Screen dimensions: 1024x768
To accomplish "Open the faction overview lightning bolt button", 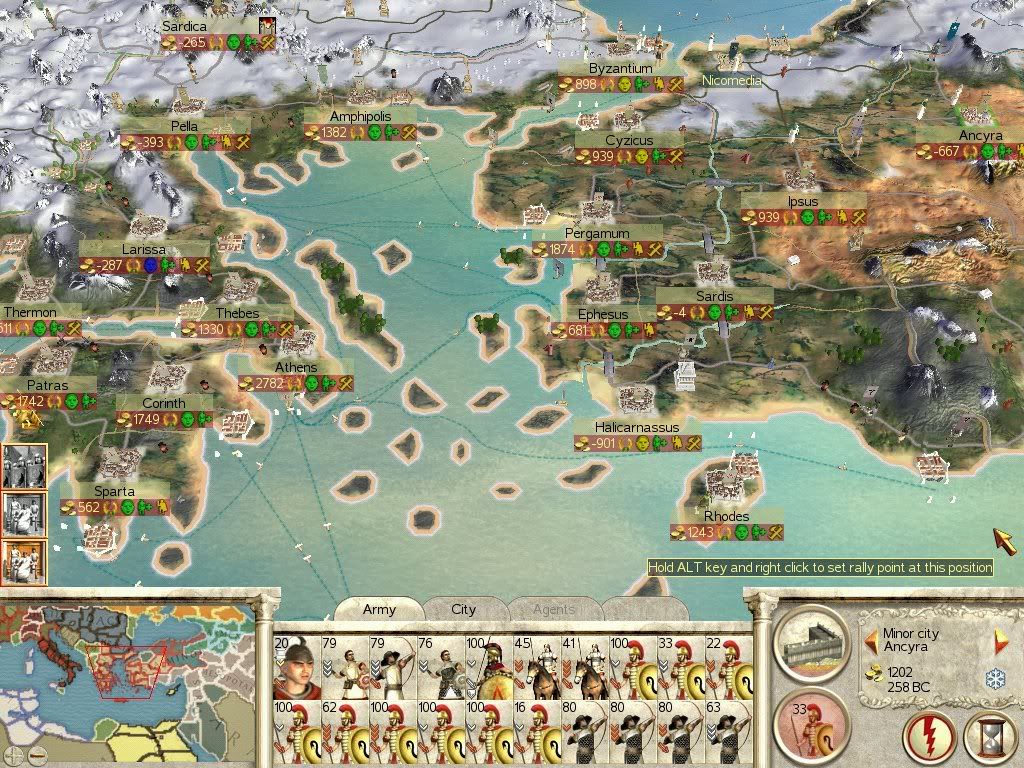I will coord(929,738).
